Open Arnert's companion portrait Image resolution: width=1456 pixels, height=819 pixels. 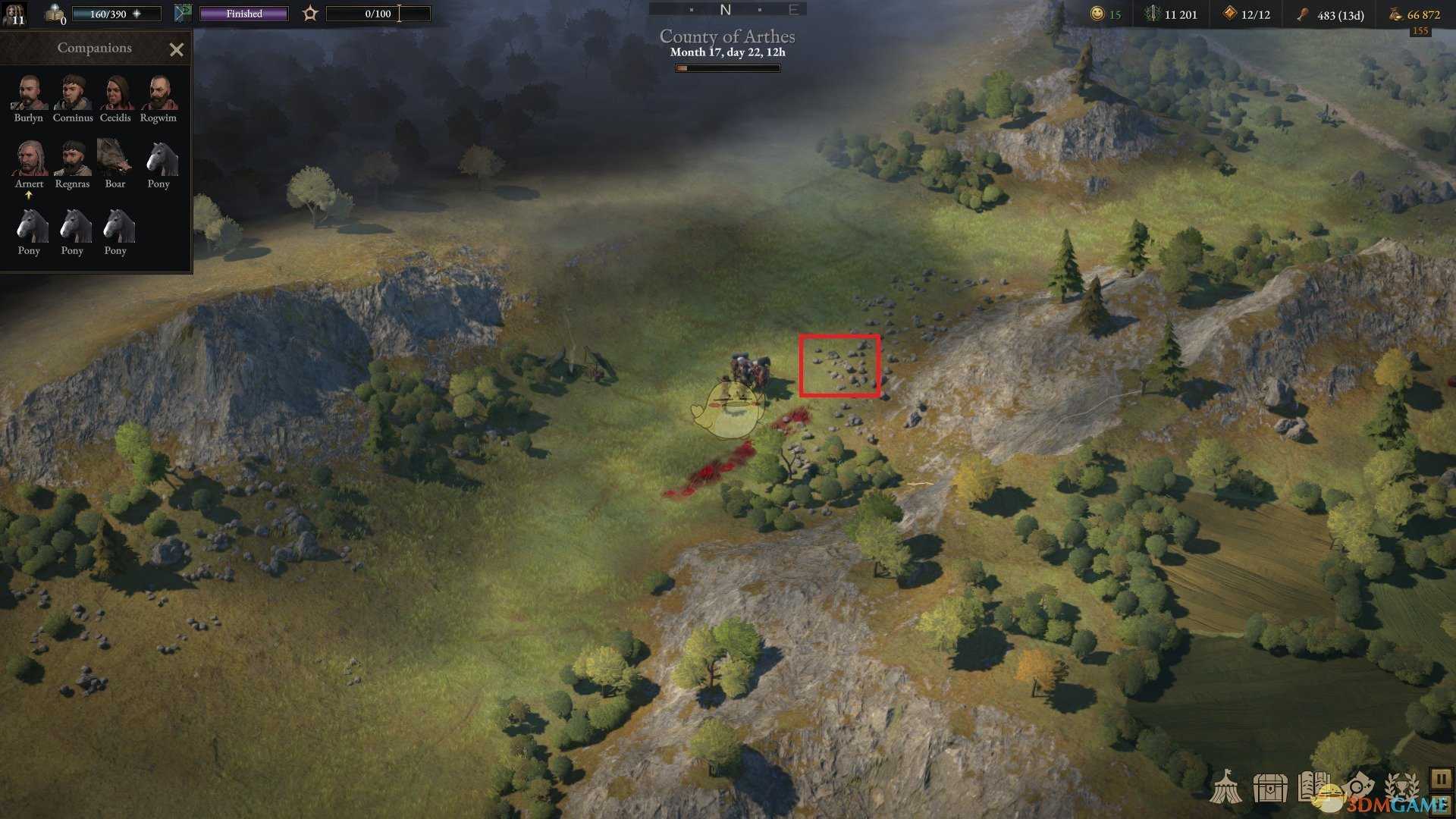29,159
